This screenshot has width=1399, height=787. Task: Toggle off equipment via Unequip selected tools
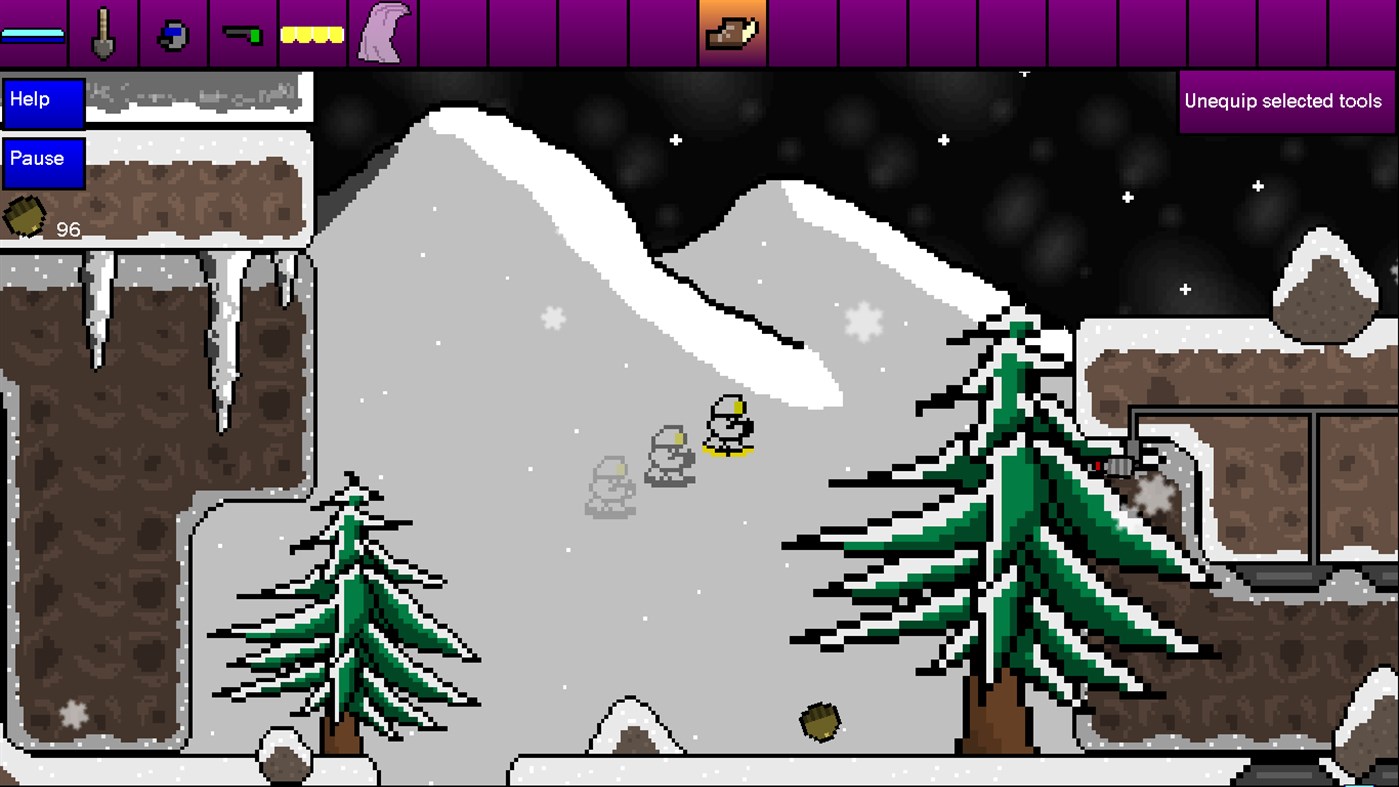pyautogui.click(x=1283, y=101)
